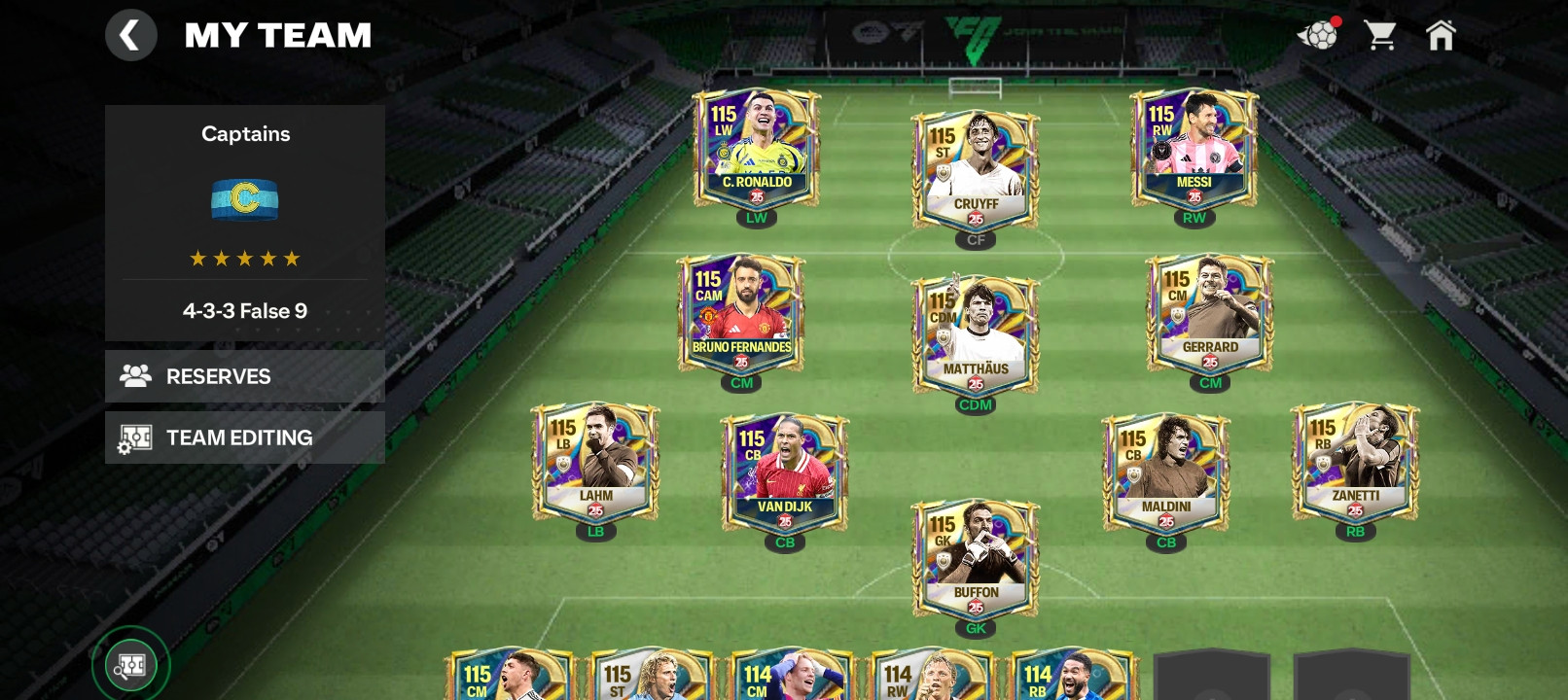Screen dimensions: 1568x700
Task: Open the Captains formation panel
Action: [x=245, y=222]
